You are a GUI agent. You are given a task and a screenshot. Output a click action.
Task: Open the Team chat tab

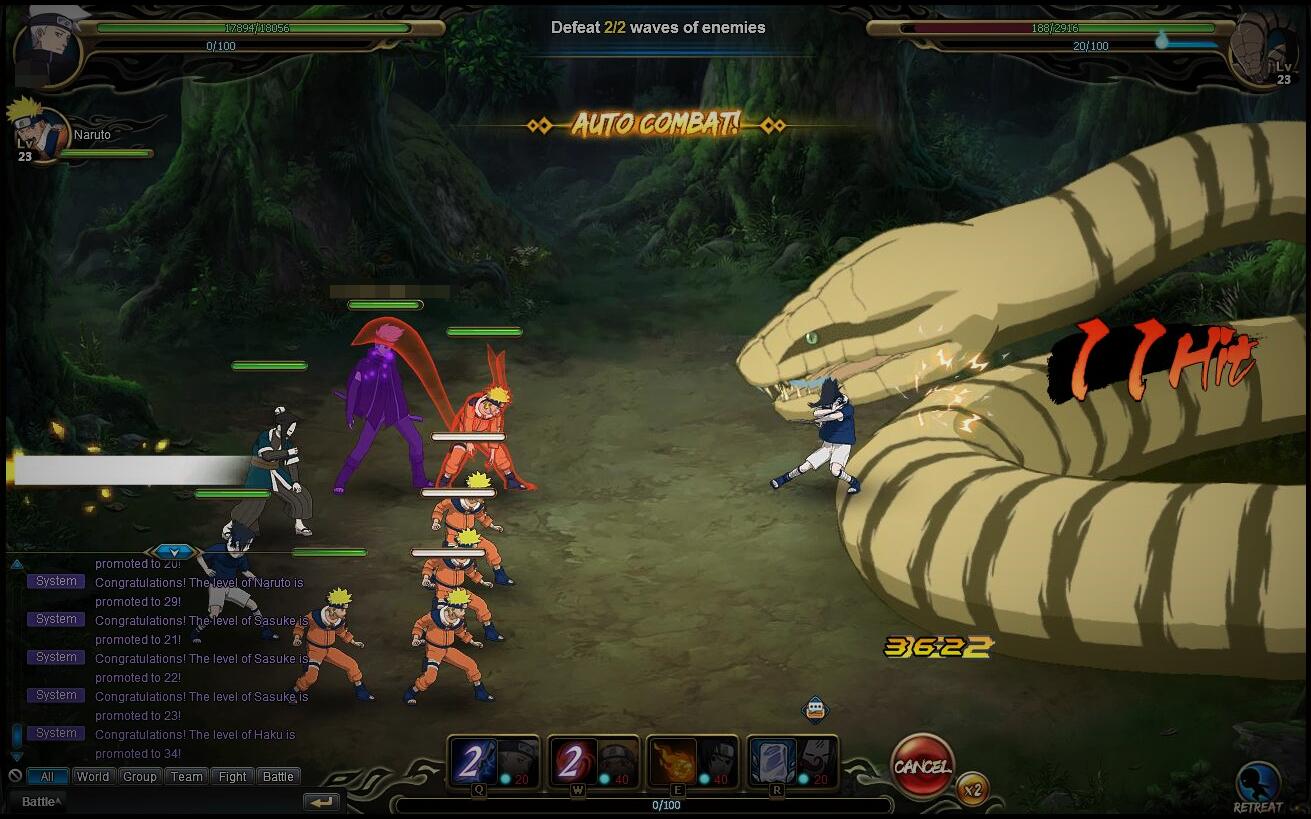[186, 776]
